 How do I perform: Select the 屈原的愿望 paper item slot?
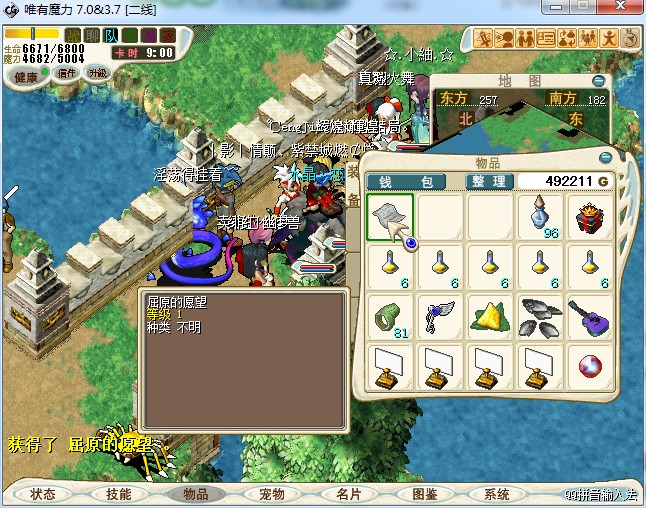pos(390,217)
